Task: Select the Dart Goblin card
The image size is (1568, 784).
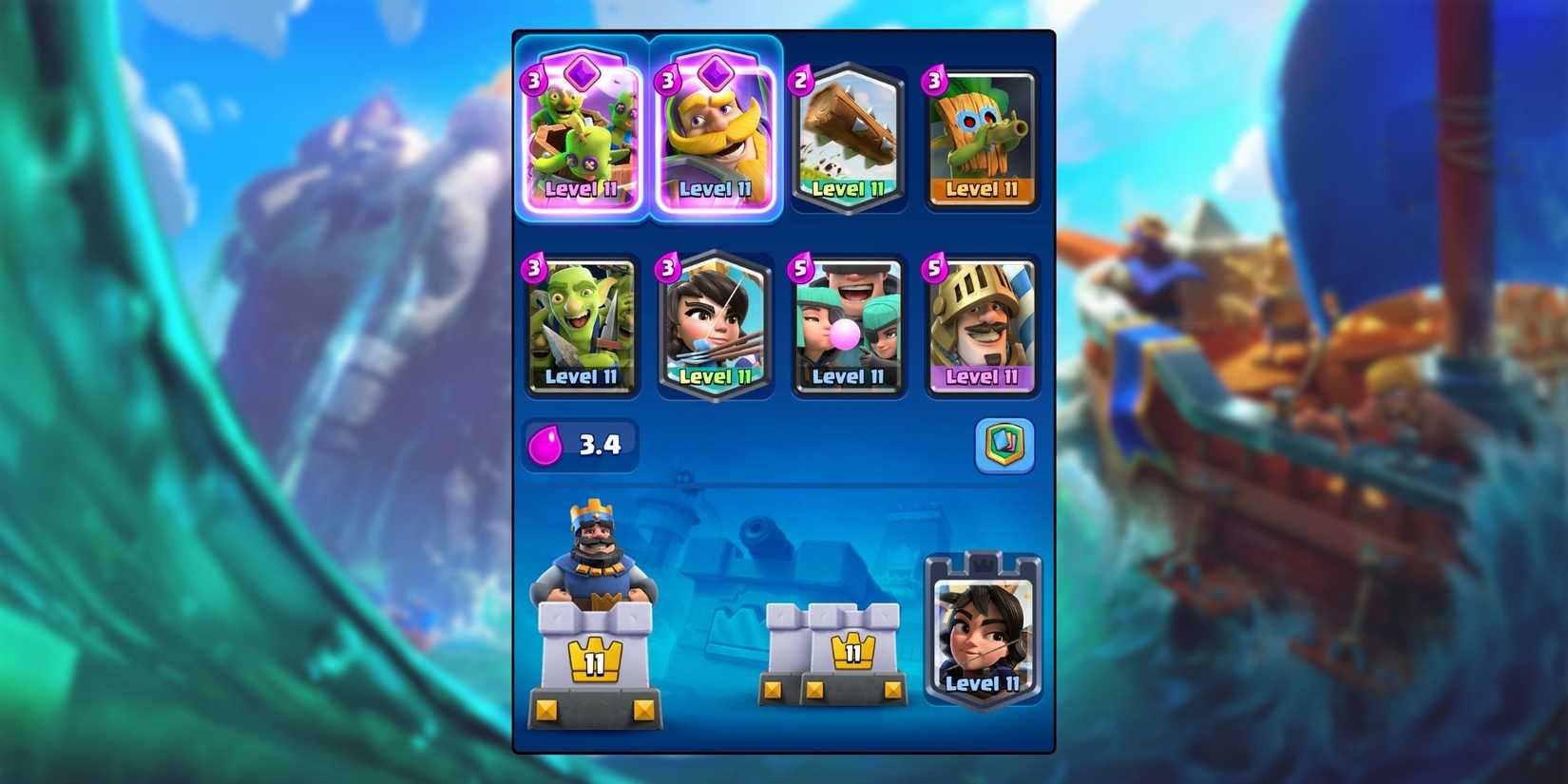Action: point(983,138)
